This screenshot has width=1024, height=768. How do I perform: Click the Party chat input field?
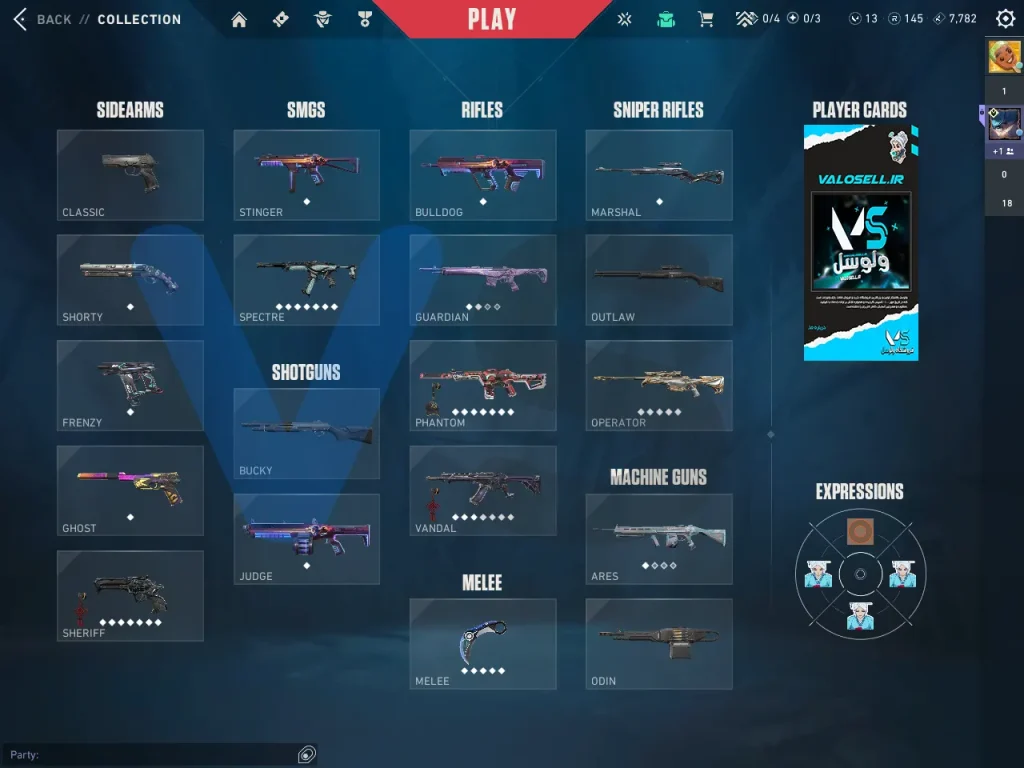150,754
